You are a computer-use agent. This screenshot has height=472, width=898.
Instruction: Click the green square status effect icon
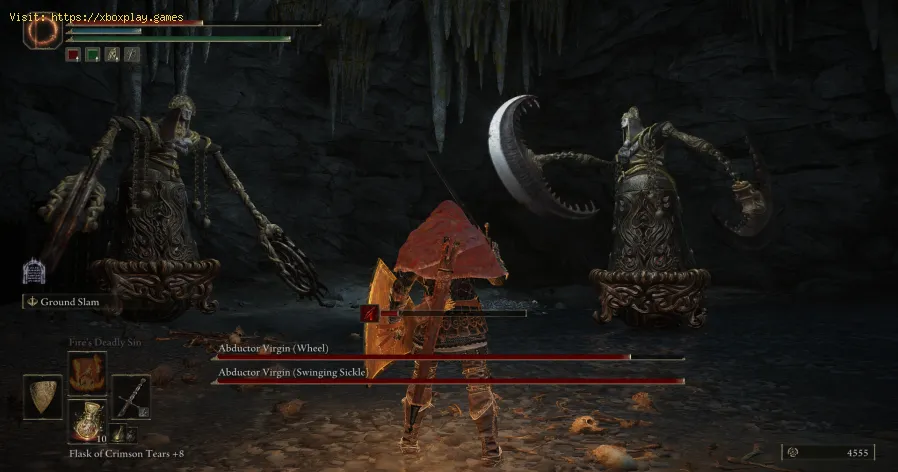coord(91,56)
